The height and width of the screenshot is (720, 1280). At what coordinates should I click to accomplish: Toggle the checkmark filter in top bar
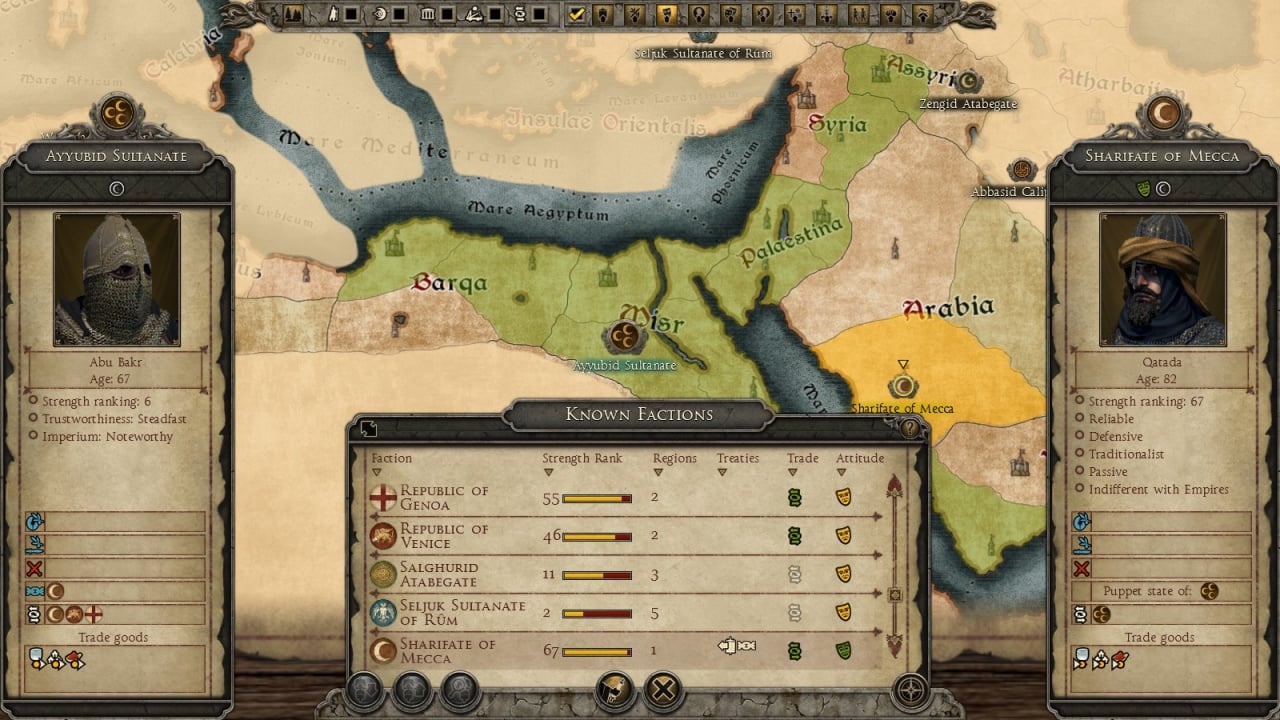[x=576, y=14]
